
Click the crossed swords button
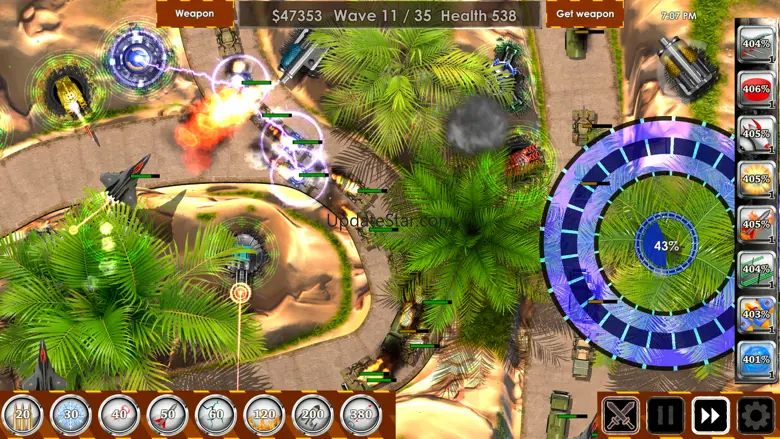[621, 416]
